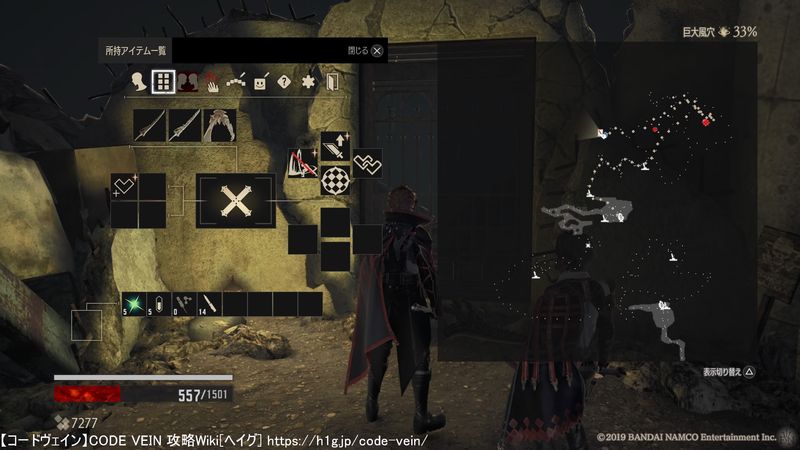This screenshot has width=800, height=450.
Task: Choose the first spear weapon slot
Action: pyautogui.click(x=150, y=125)
